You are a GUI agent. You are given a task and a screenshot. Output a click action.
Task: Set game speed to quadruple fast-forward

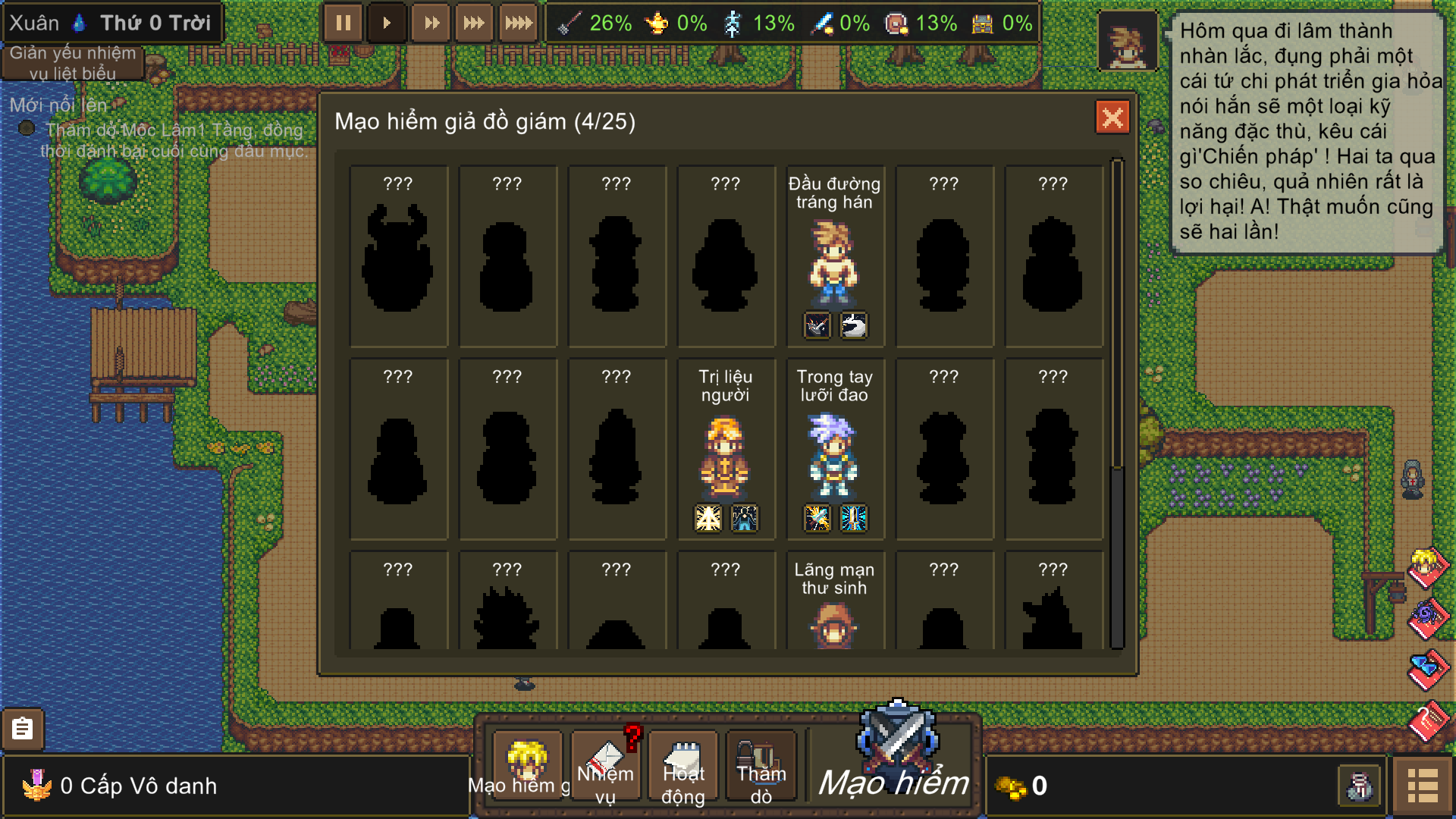coord(519,23)
